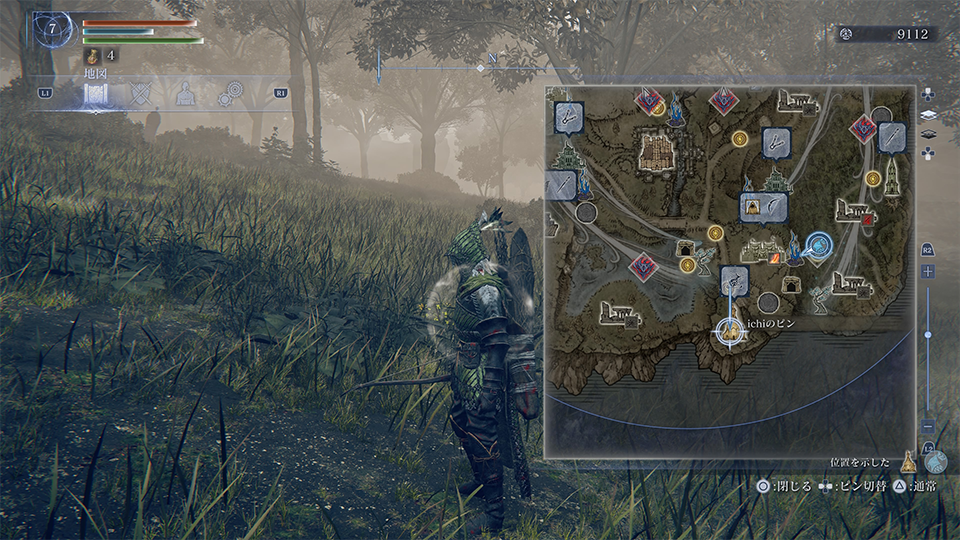
Task: Zoom in the map with plus button
Action: 929,271
